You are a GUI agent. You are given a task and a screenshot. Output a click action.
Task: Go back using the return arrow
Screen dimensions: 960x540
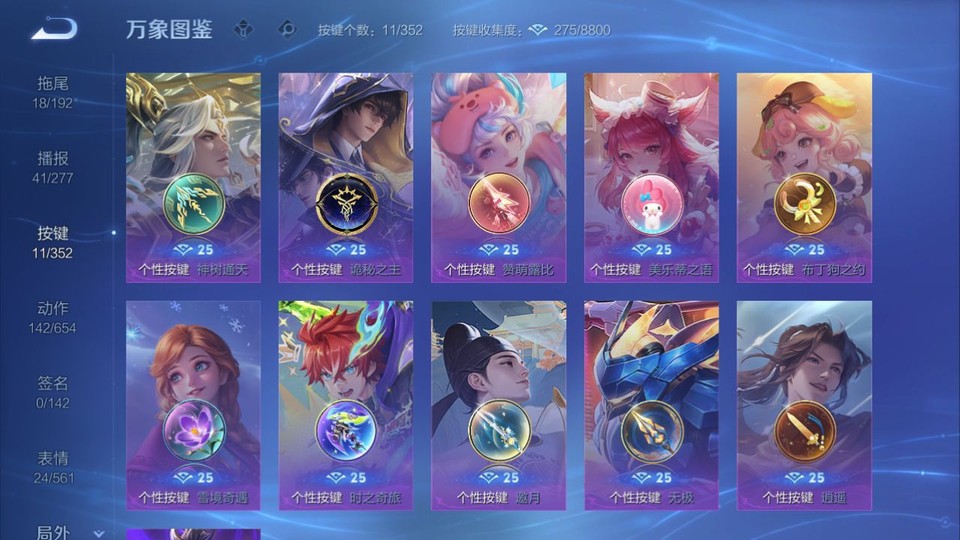pos(54,30)
